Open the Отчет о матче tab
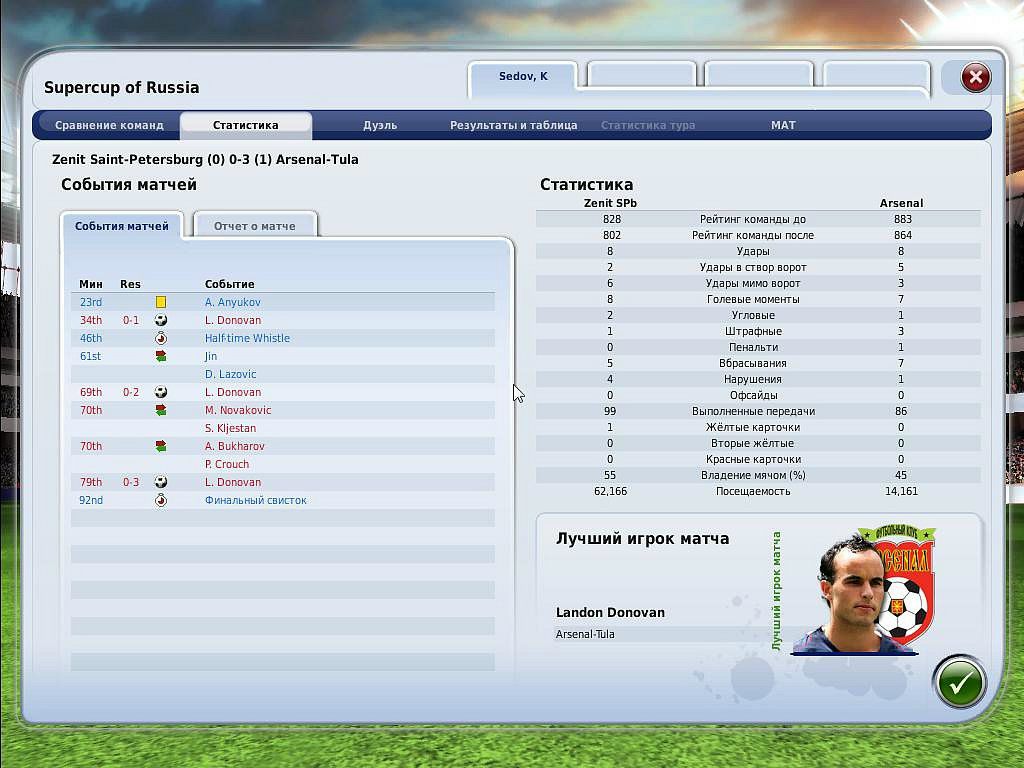This screenshot has width=1024, height=768. (x=254, y=226)
